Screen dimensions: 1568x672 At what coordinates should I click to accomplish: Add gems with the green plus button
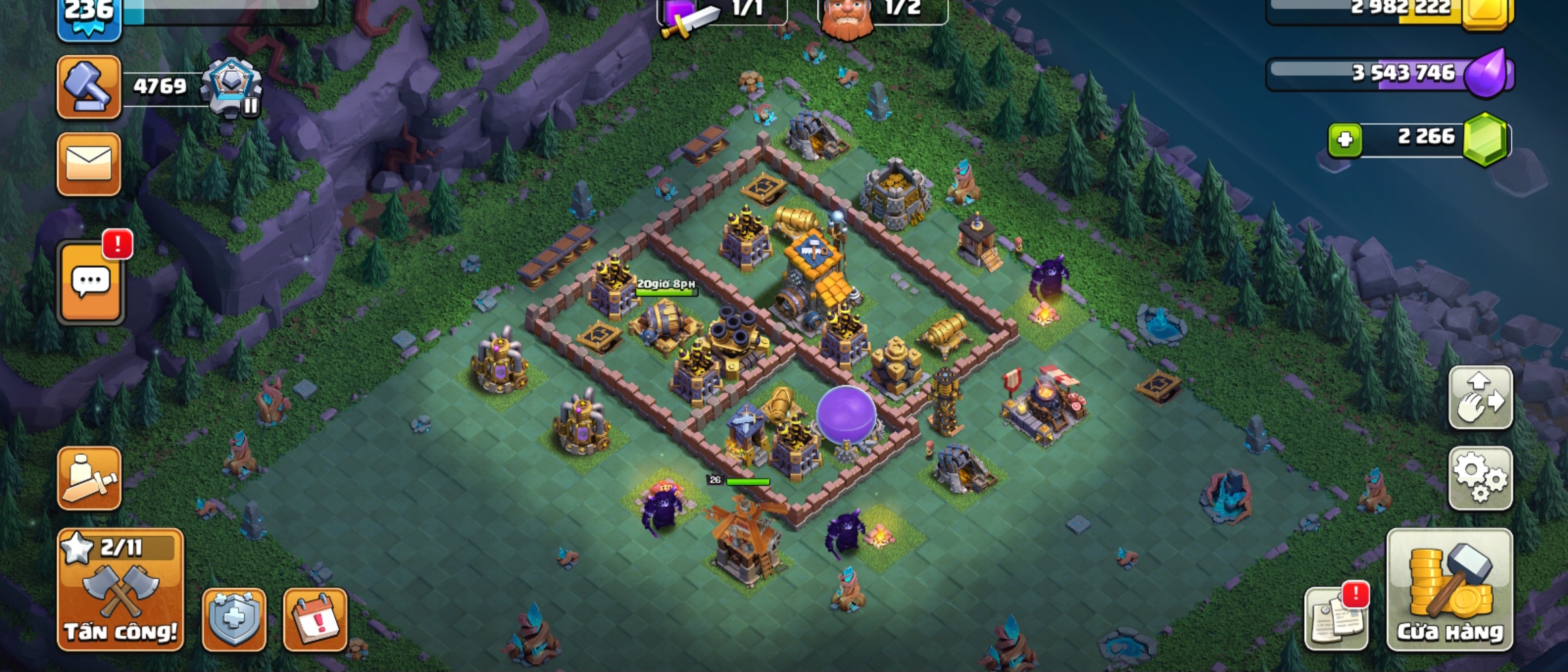[1345, 139]
